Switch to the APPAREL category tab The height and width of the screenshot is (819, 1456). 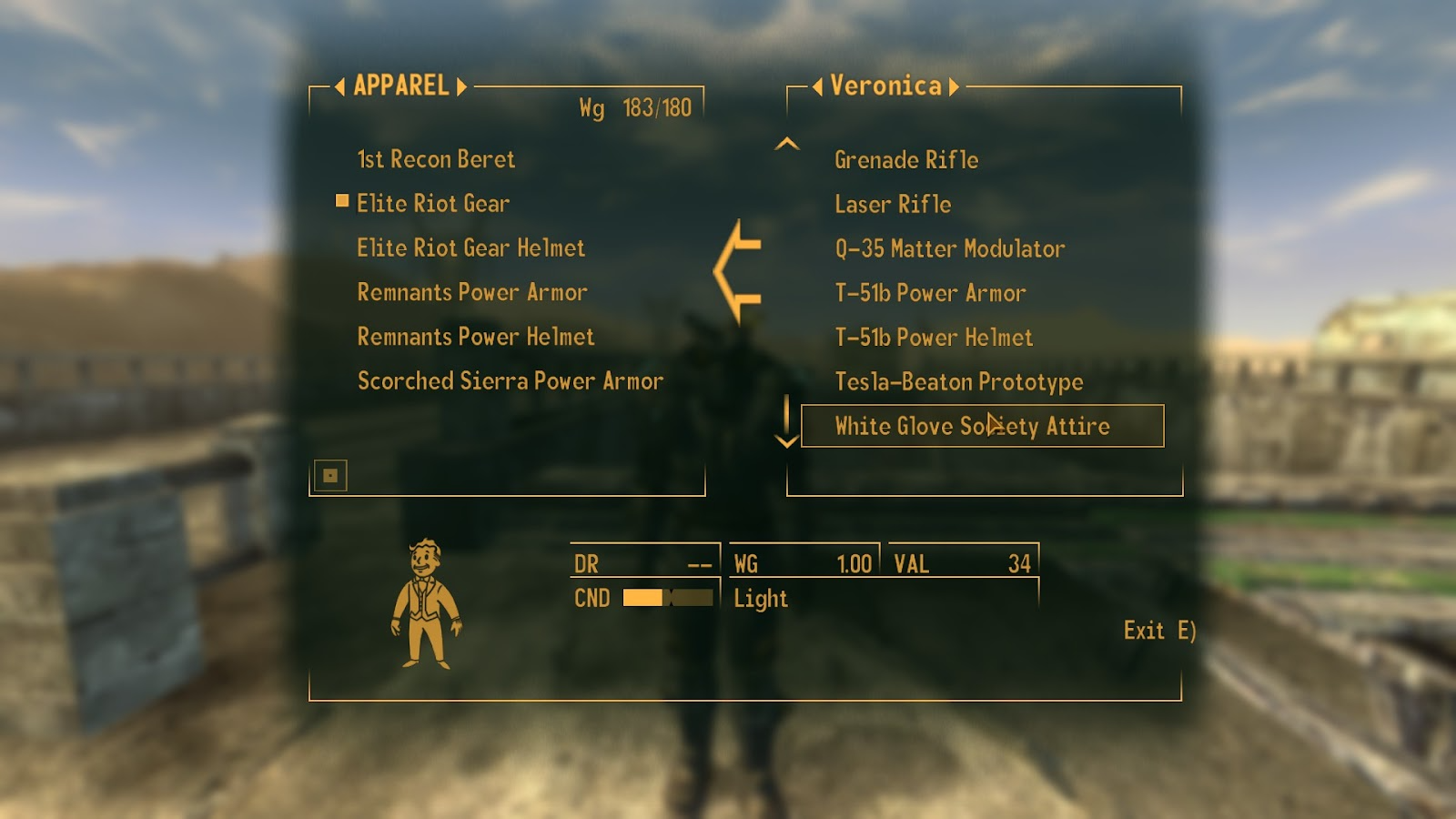tap(401, 86)
